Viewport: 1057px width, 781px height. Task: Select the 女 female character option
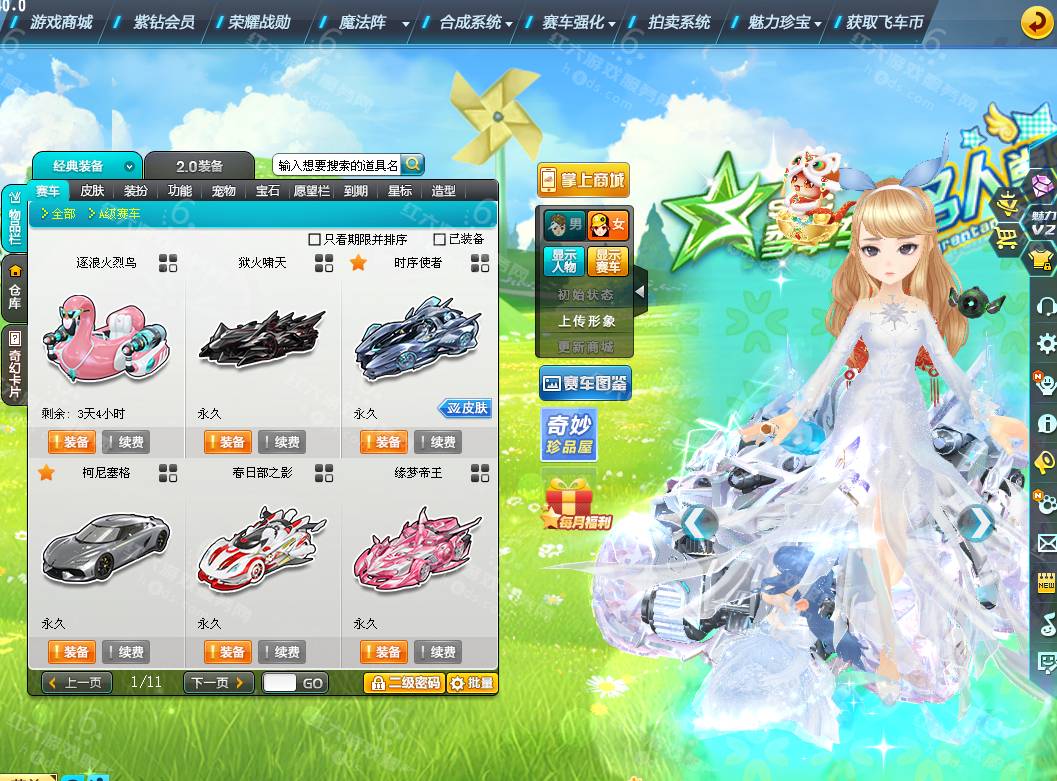608,225
